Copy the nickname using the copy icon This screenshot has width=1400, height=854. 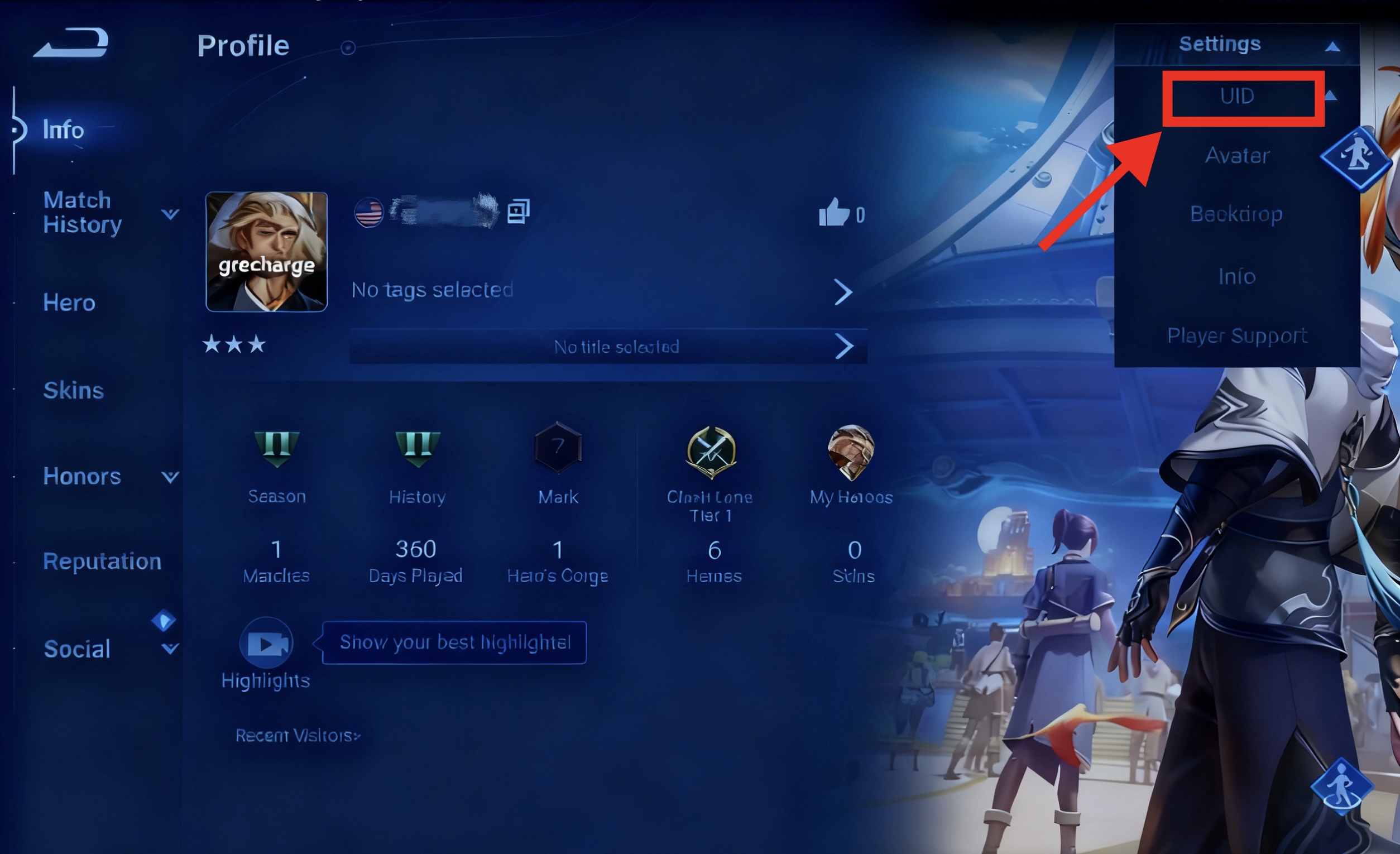[517, 212]
